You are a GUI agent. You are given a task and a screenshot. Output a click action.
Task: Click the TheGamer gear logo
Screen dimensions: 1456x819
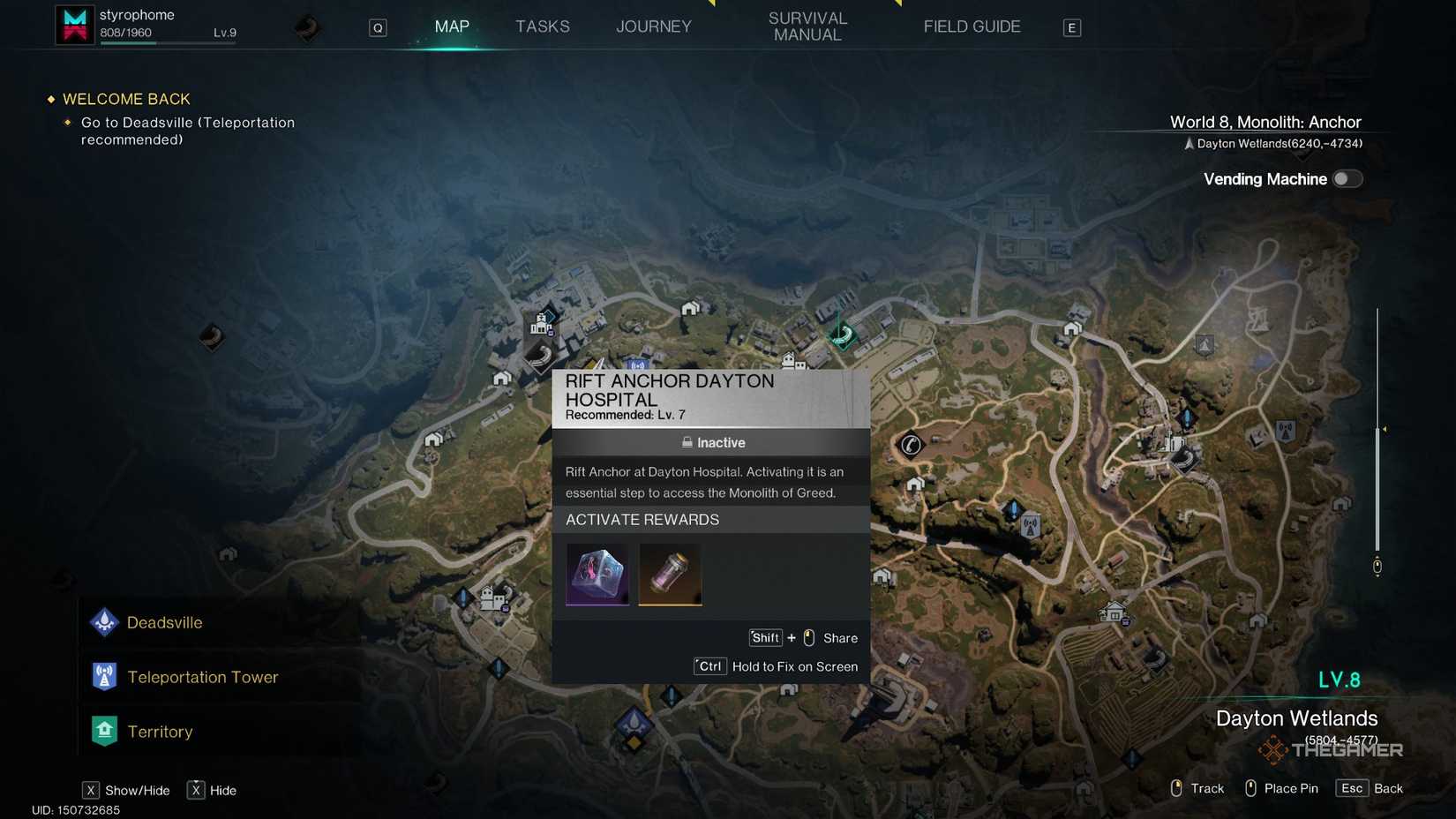point(1274,749)
